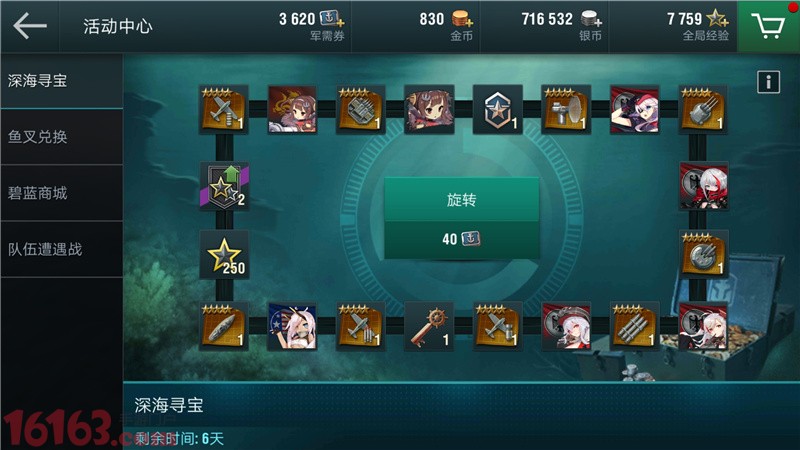View the radar dish reward tile
Image resolution: width=800 pixels, height=450 pixels.
[565, 109]
